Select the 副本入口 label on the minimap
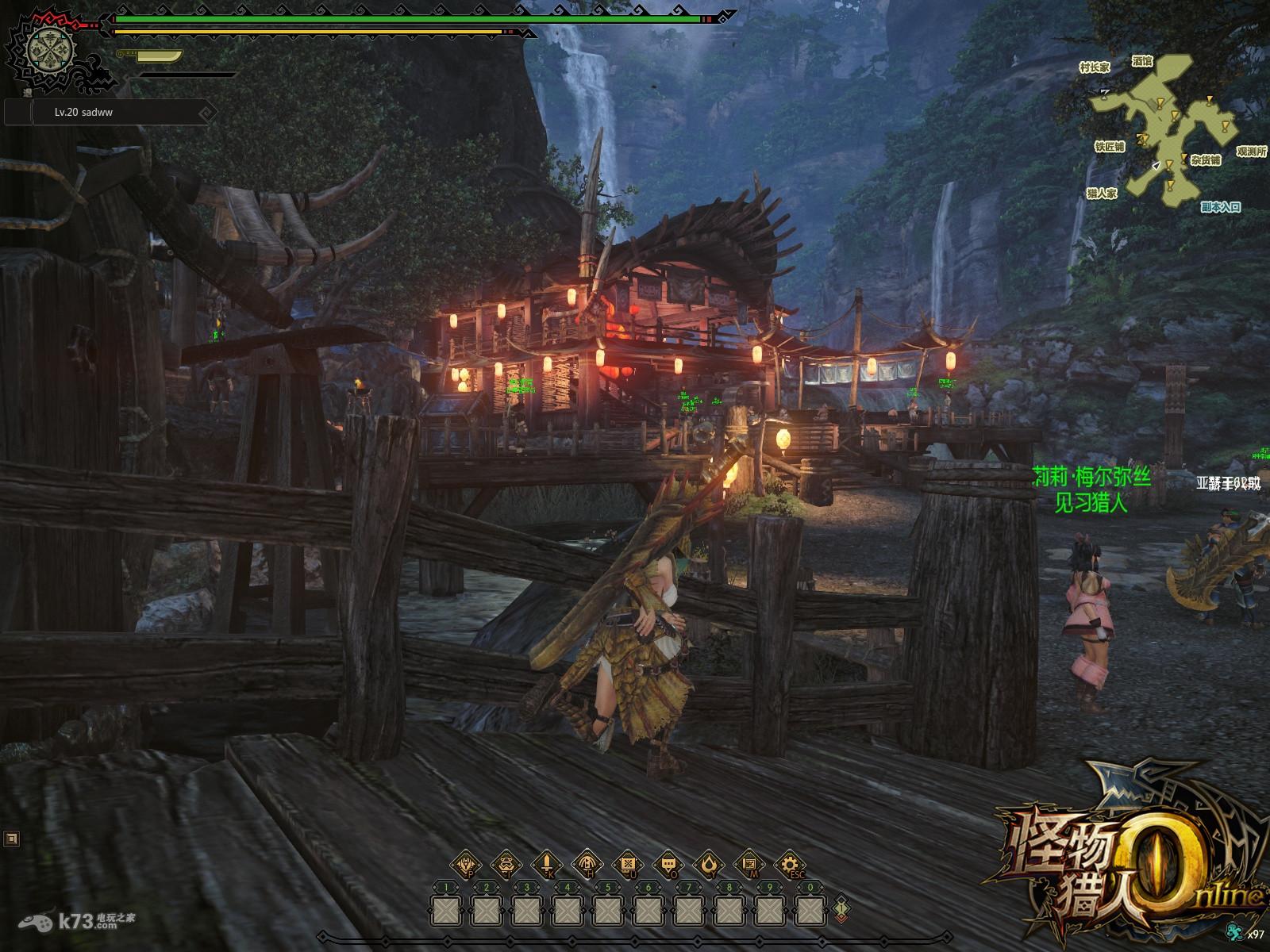This screenshot has width=1270, height=952. [1220, 207]
